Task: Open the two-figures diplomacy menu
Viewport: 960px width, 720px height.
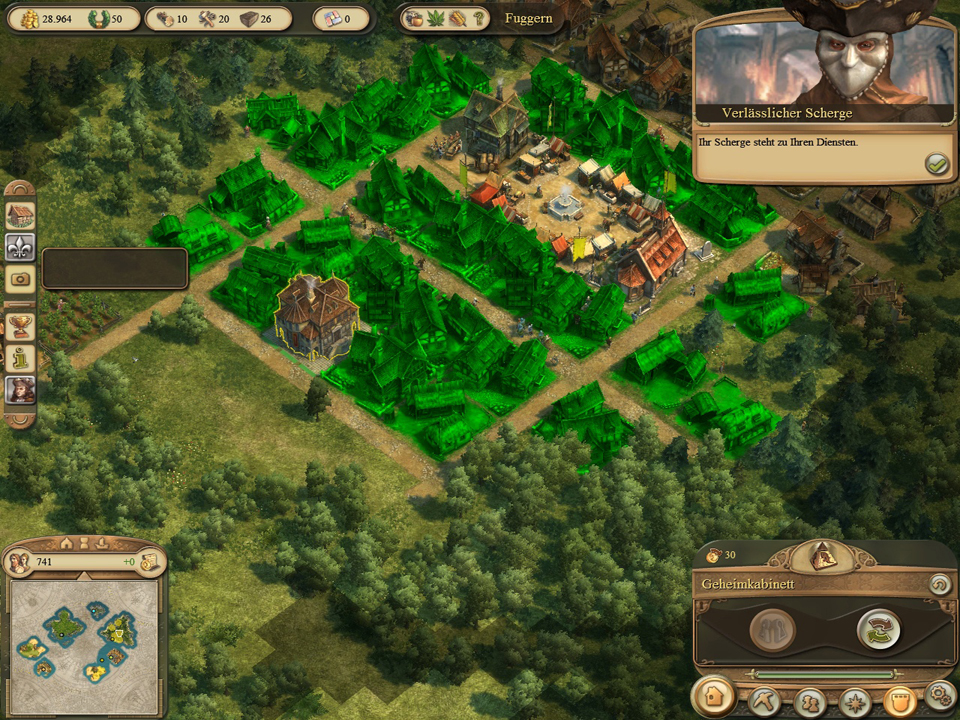Action: coord(810,699)
